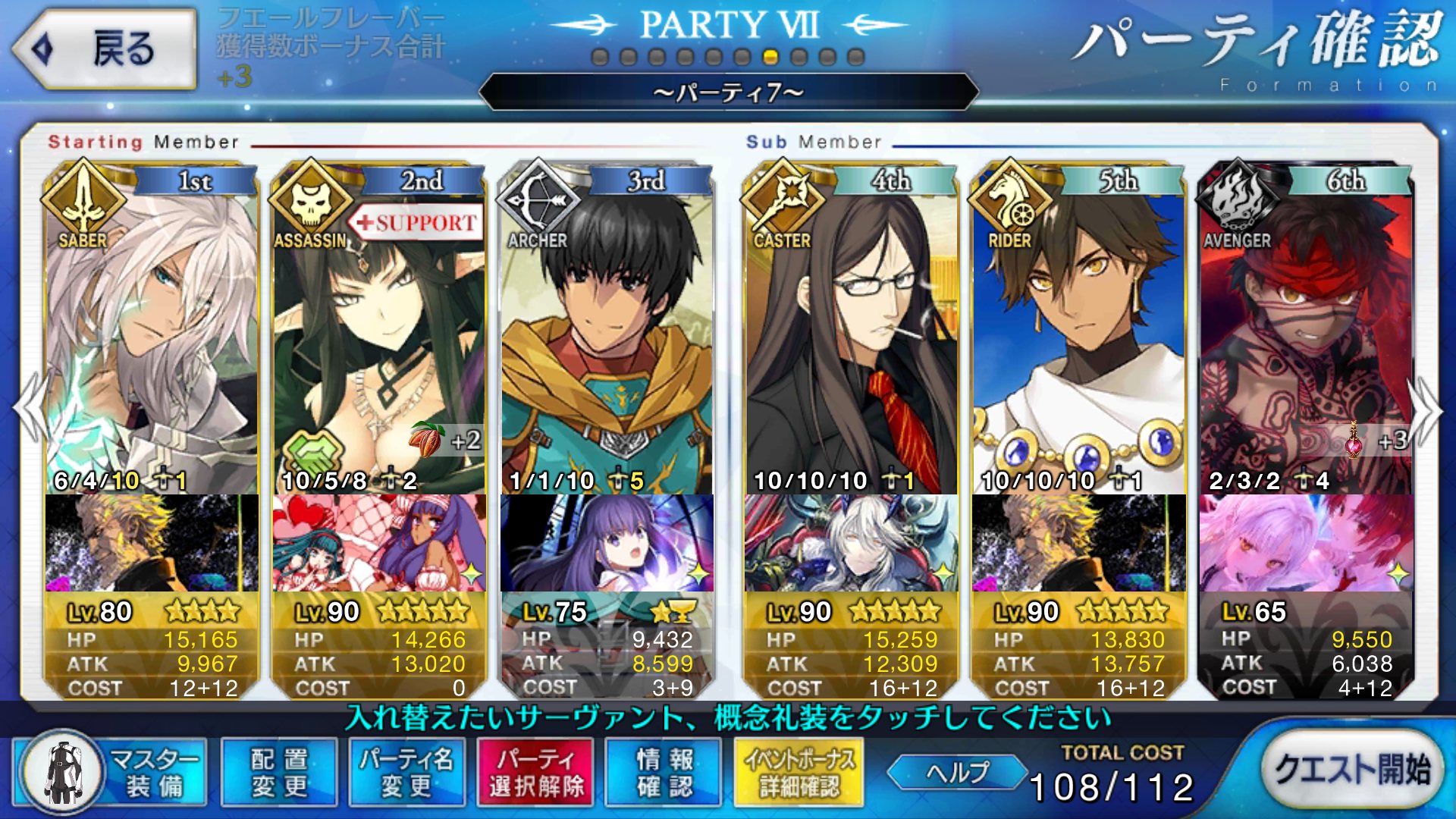Change the Caster's white-haired craft essence
Viewport: 1456px width, 819px height.
[851, 543]
